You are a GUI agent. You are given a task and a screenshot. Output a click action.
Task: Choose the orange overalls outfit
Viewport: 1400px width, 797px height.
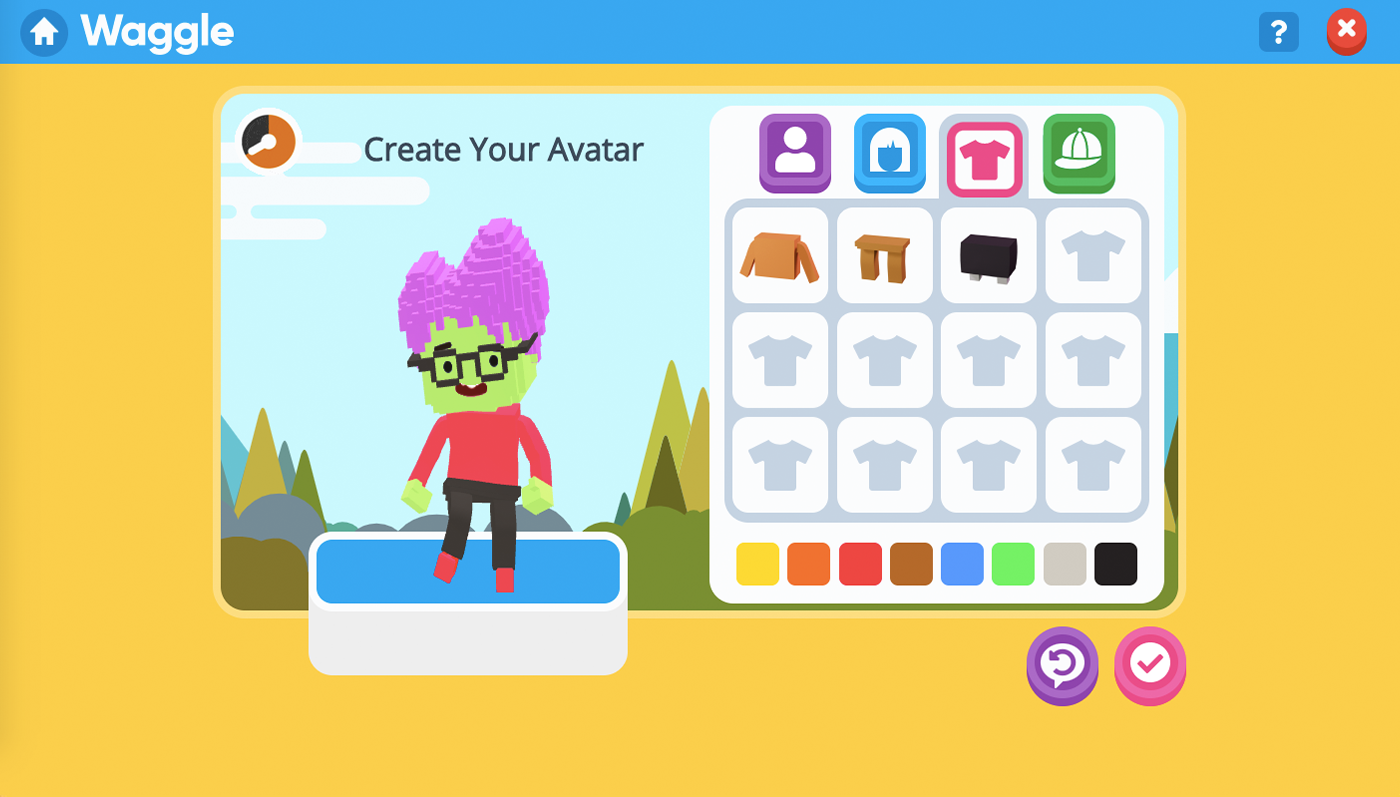(884, 255)
